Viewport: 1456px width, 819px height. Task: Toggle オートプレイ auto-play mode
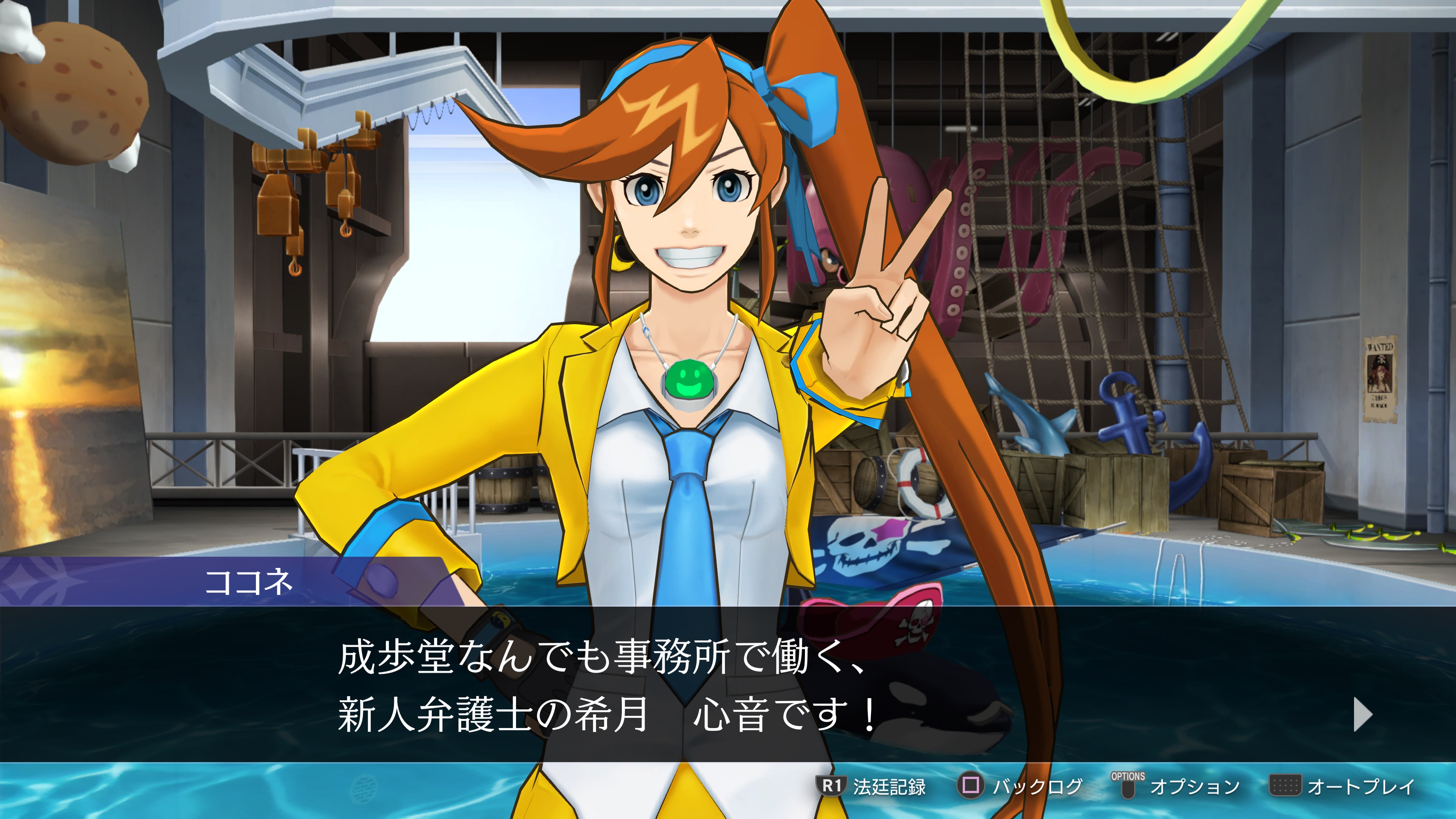pos(1342,786)
